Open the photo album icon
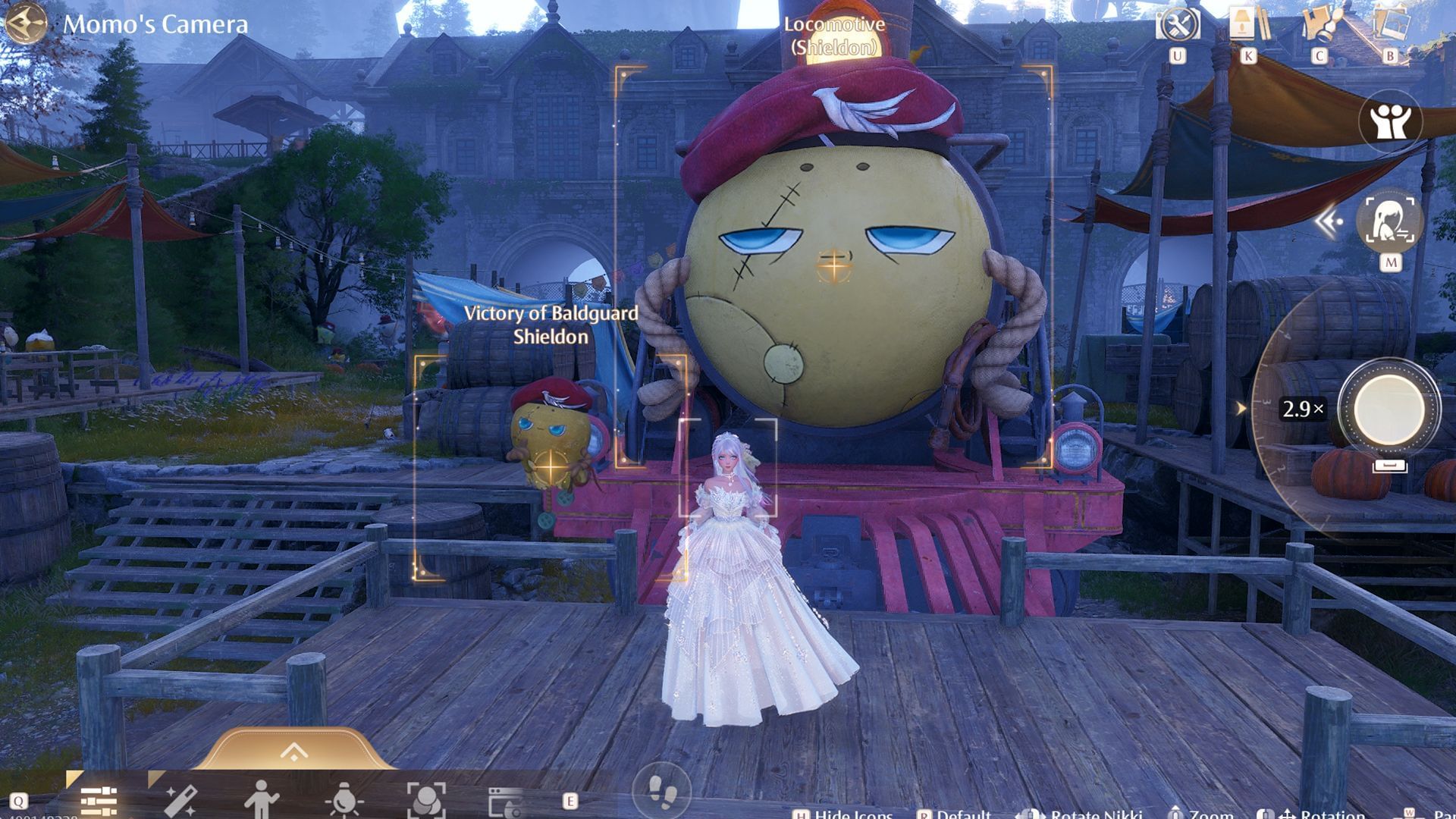The height and width of the screenshot is (819, 1456). (1391, 25)
